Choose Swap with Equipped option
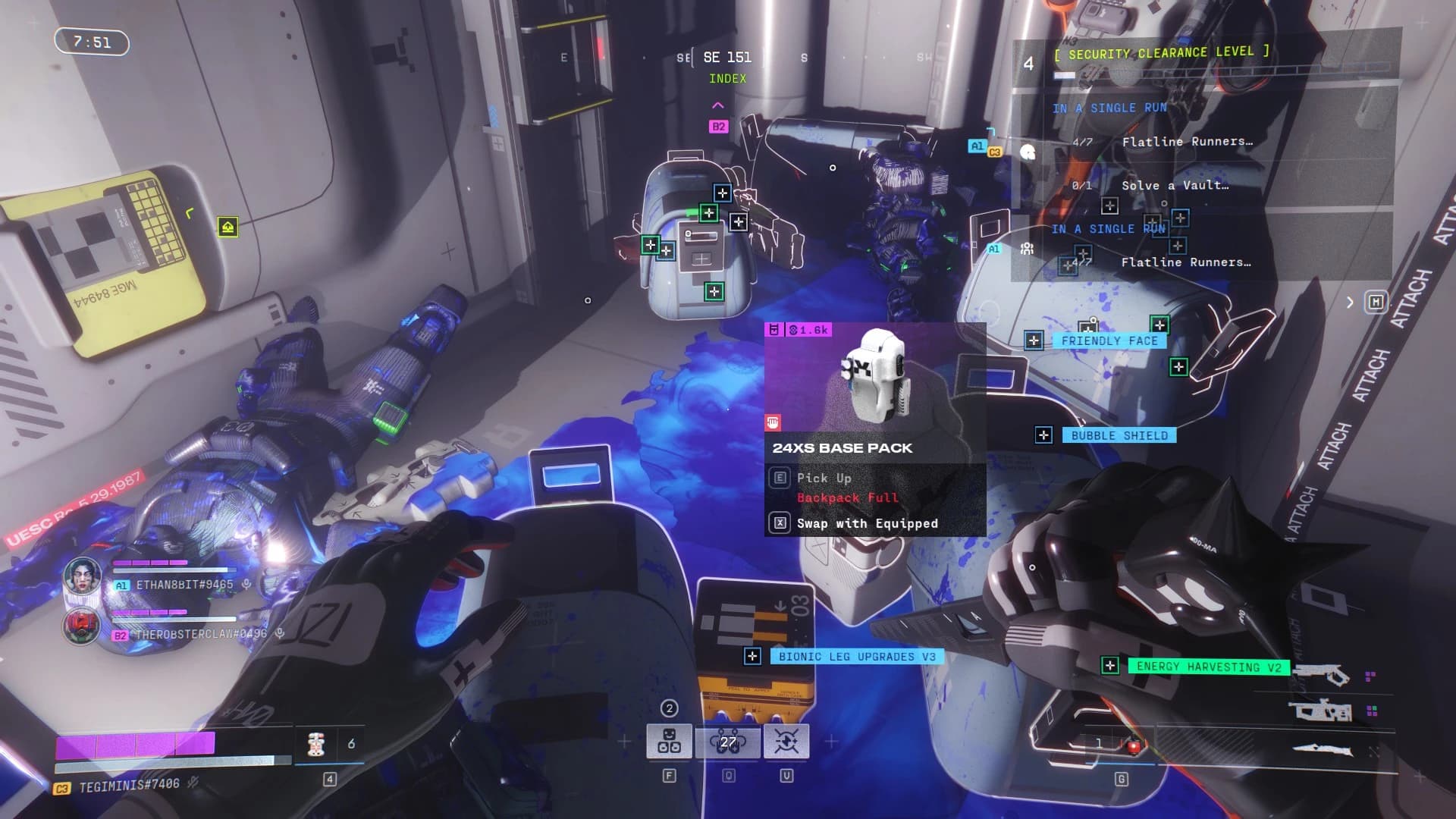The width and height of the screenshot is (1456, 819). tap(866, 523)
